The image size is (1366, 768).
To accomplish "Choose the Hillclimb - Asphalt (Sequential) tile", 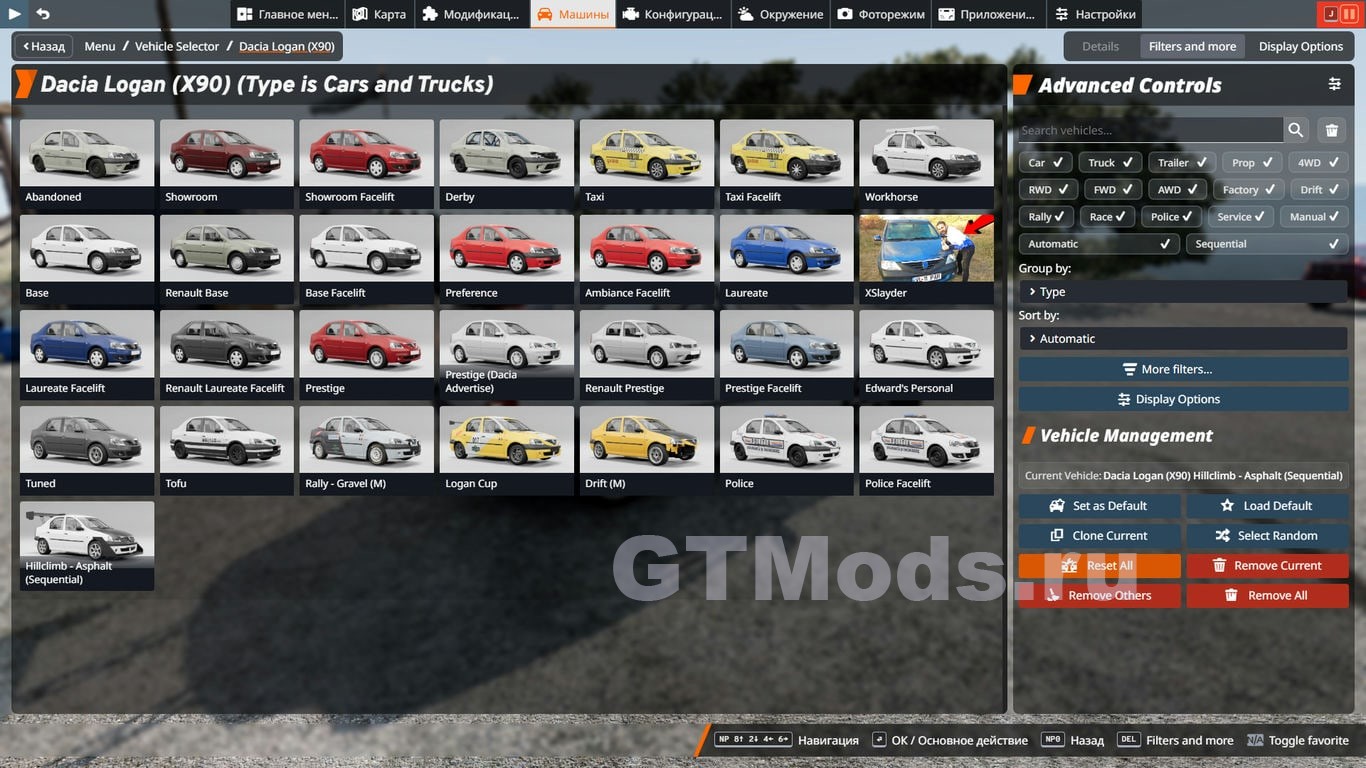I will (87, 543).
